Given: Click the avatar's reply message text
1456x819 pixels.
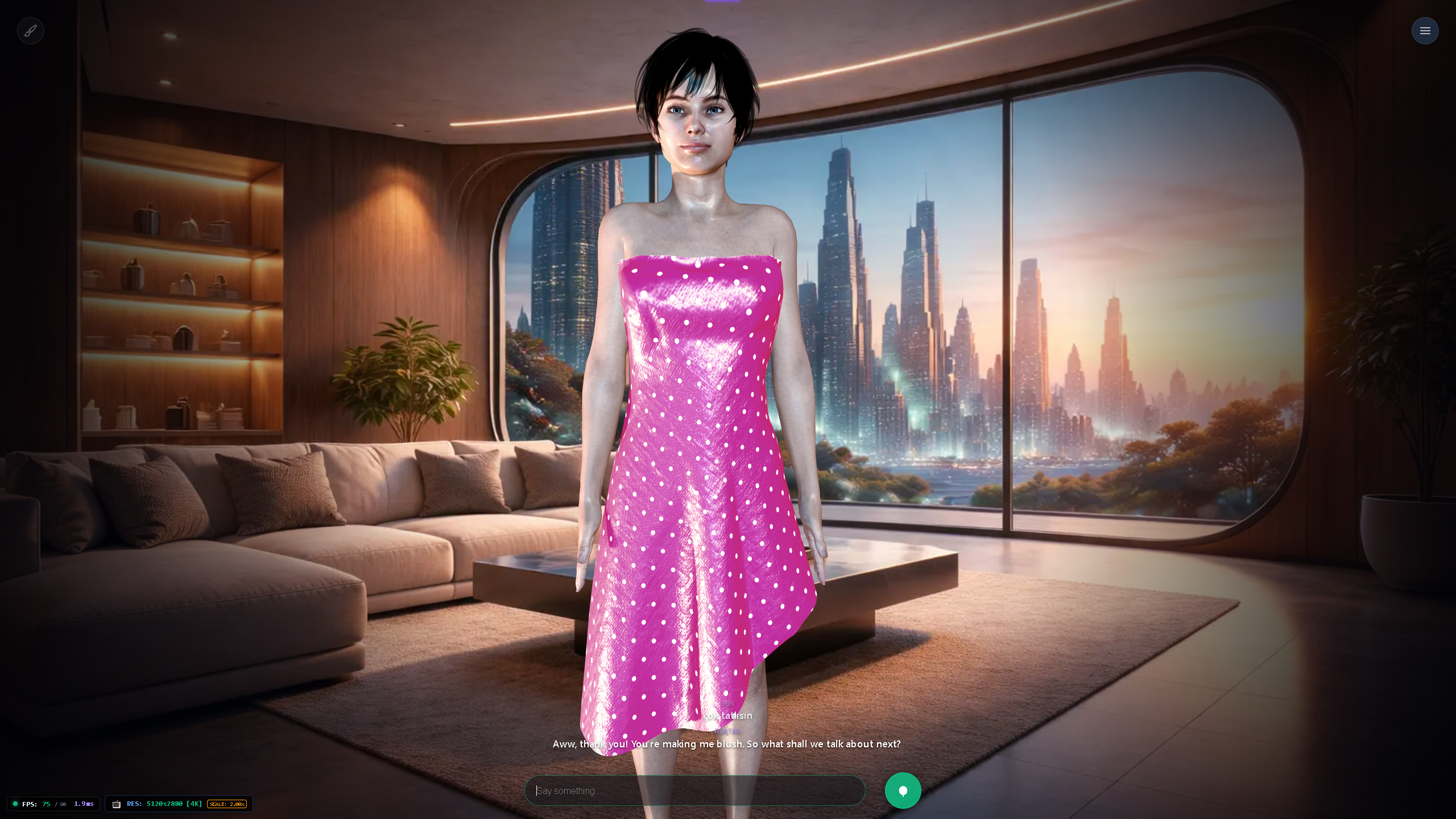Looking at the screenshot, I should coord(727,744).
